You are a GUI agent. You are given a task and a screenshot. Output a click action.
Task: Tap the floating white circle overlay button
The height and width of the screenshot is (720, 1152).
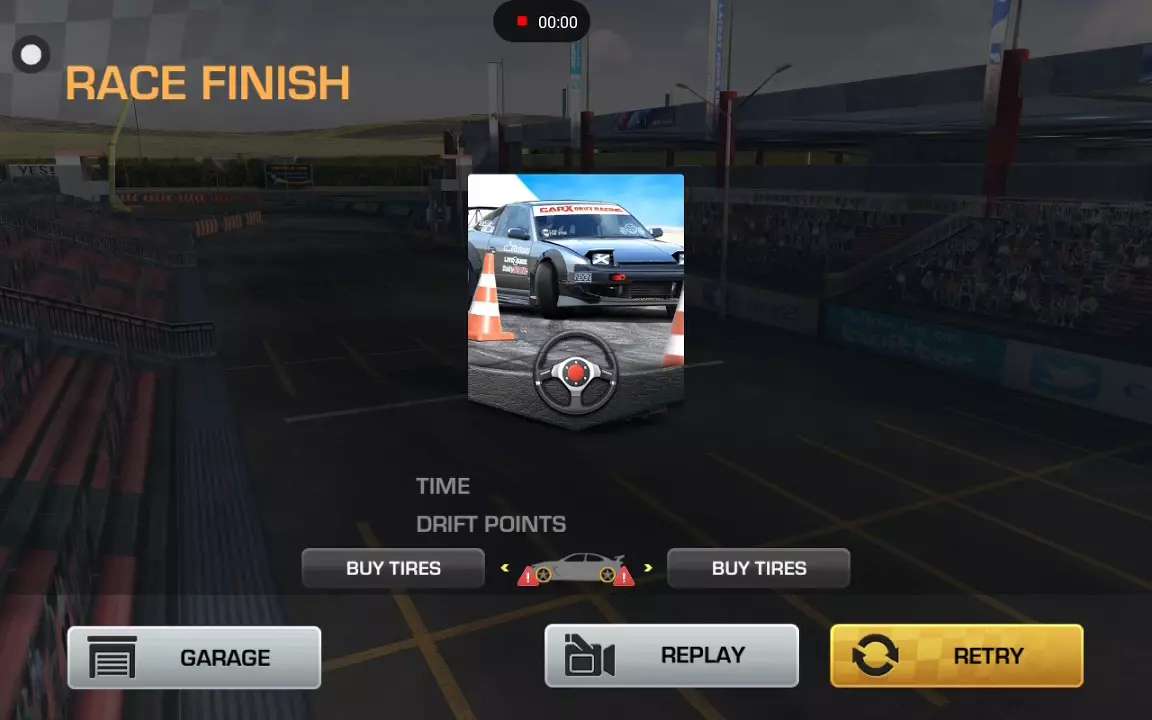click(x=31, y=55)
